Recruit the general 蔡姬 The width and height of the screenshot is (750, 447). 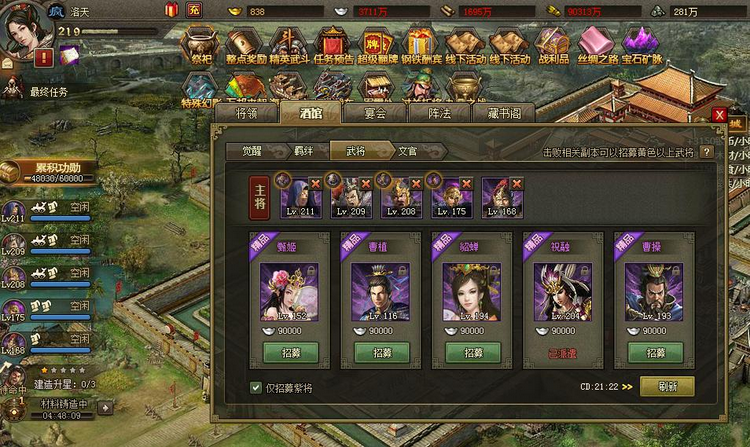click(289, 353)
